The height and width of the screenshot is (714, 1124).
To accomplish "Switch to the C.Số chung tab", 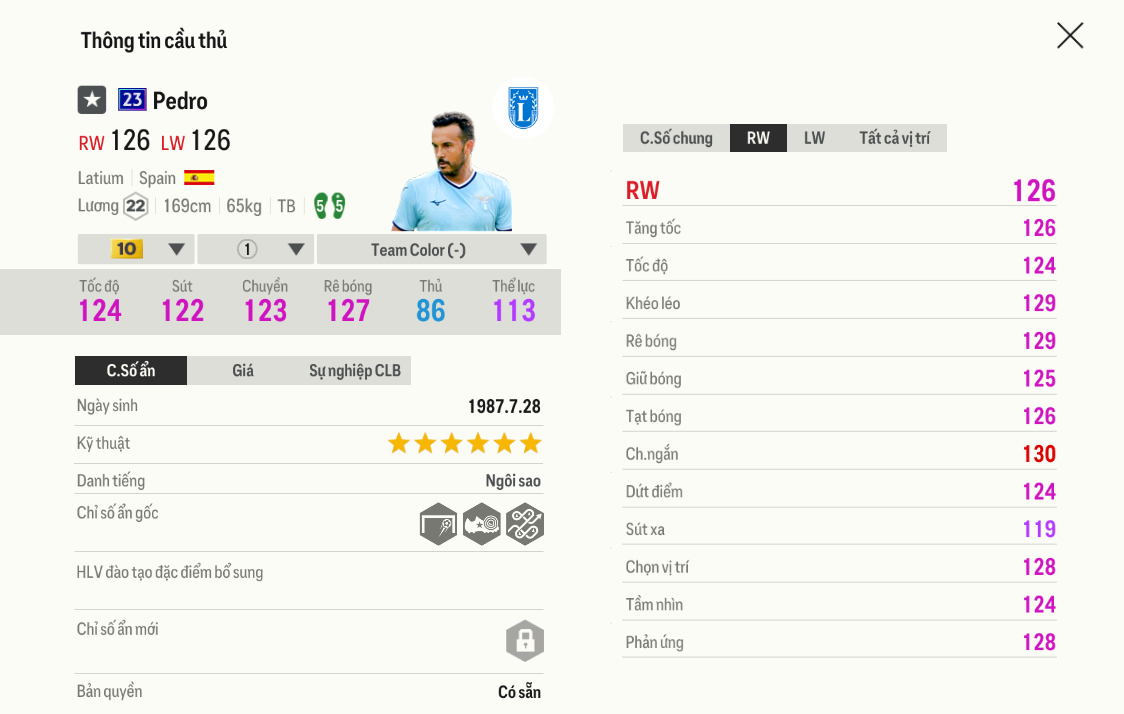I will point(676,138).
